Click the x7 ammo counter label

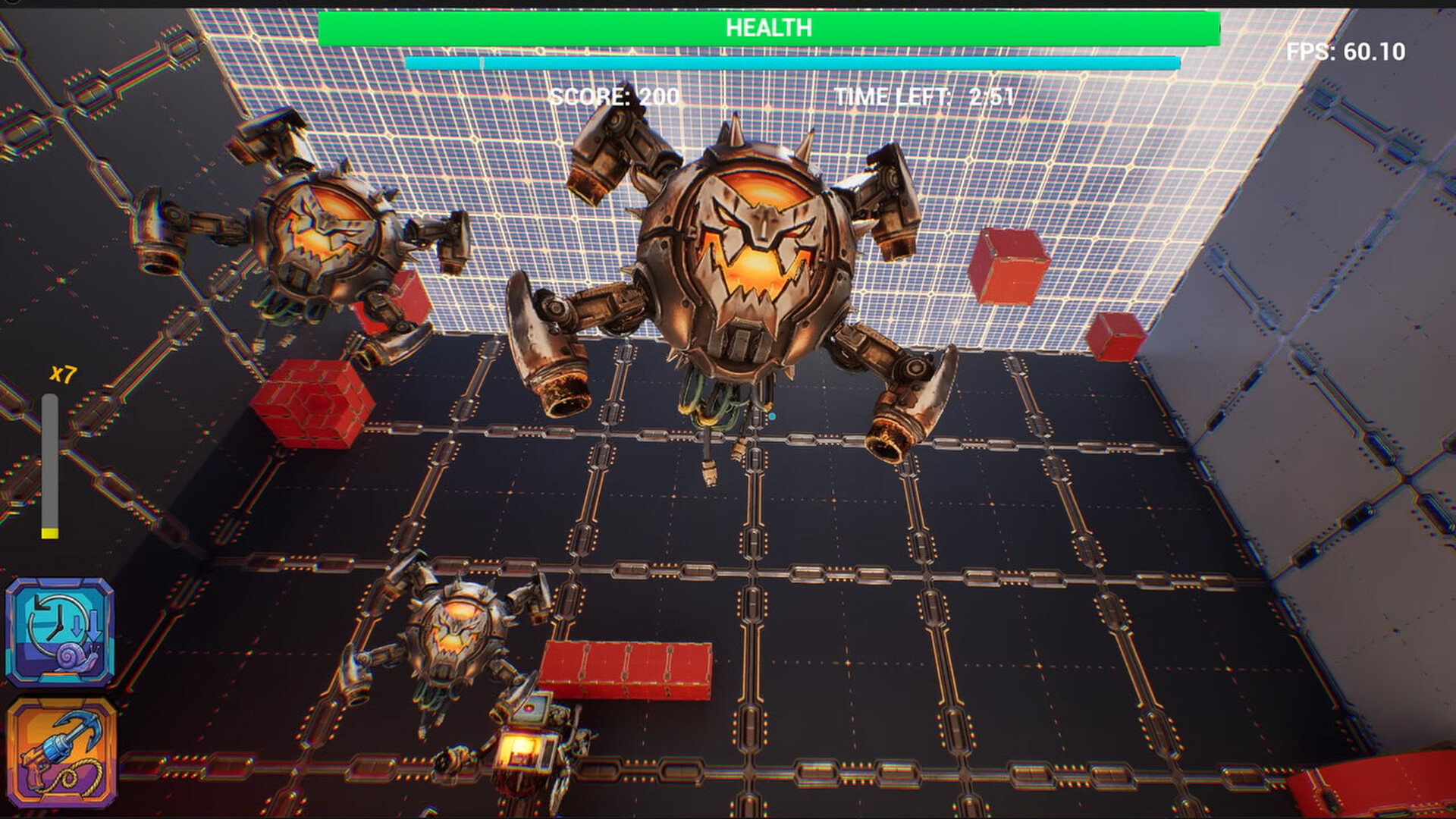coord(62,375)
